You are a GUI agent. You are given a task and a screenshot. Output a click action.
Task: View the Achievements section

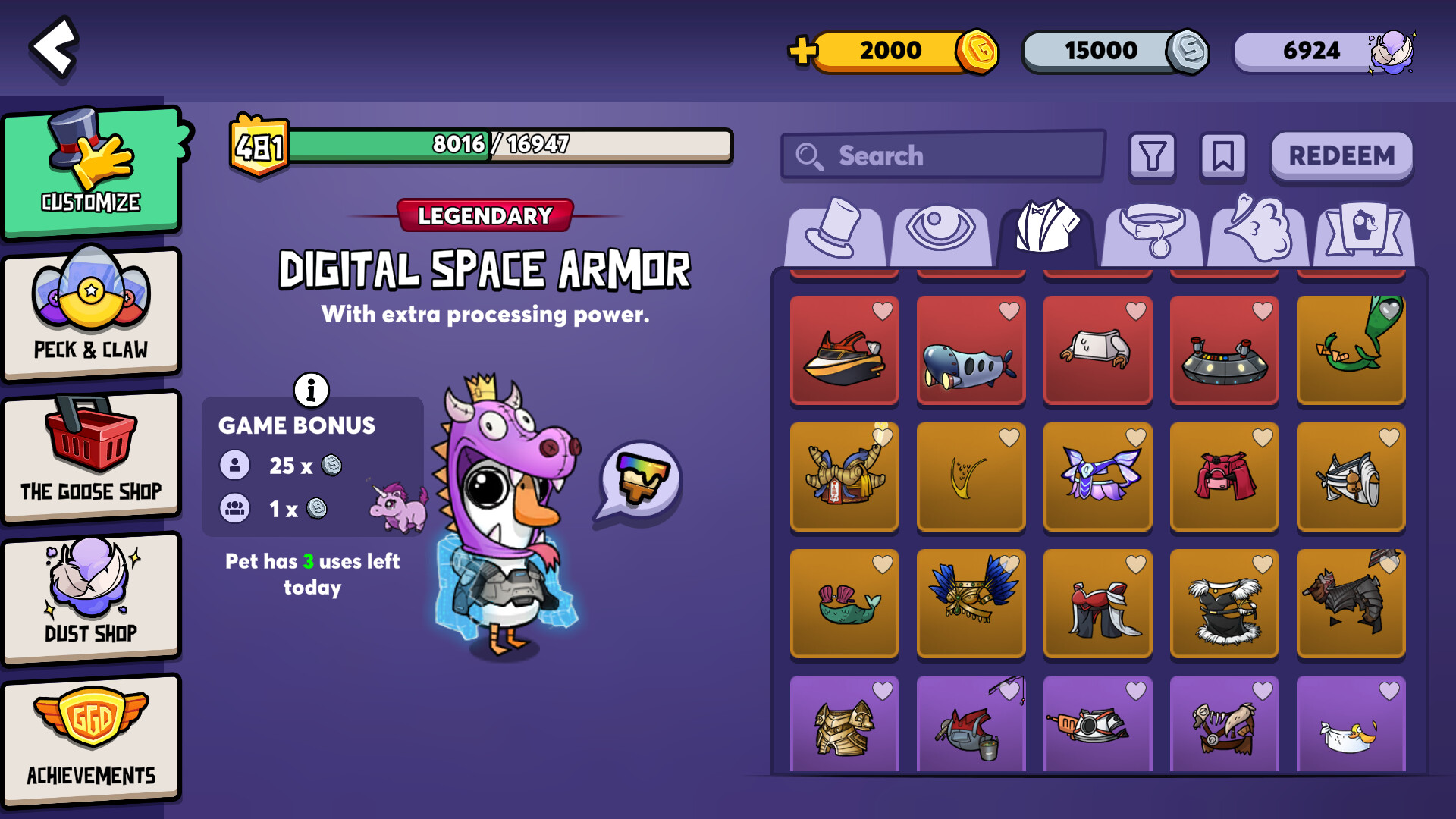coord(91,739)
